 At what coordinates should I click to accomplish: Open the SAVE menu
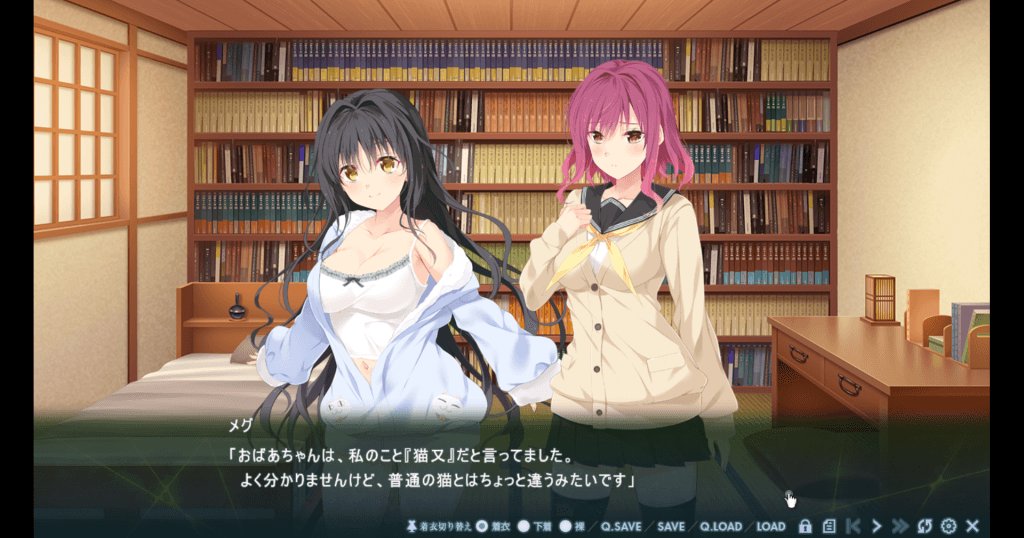[x=671, y=526]
